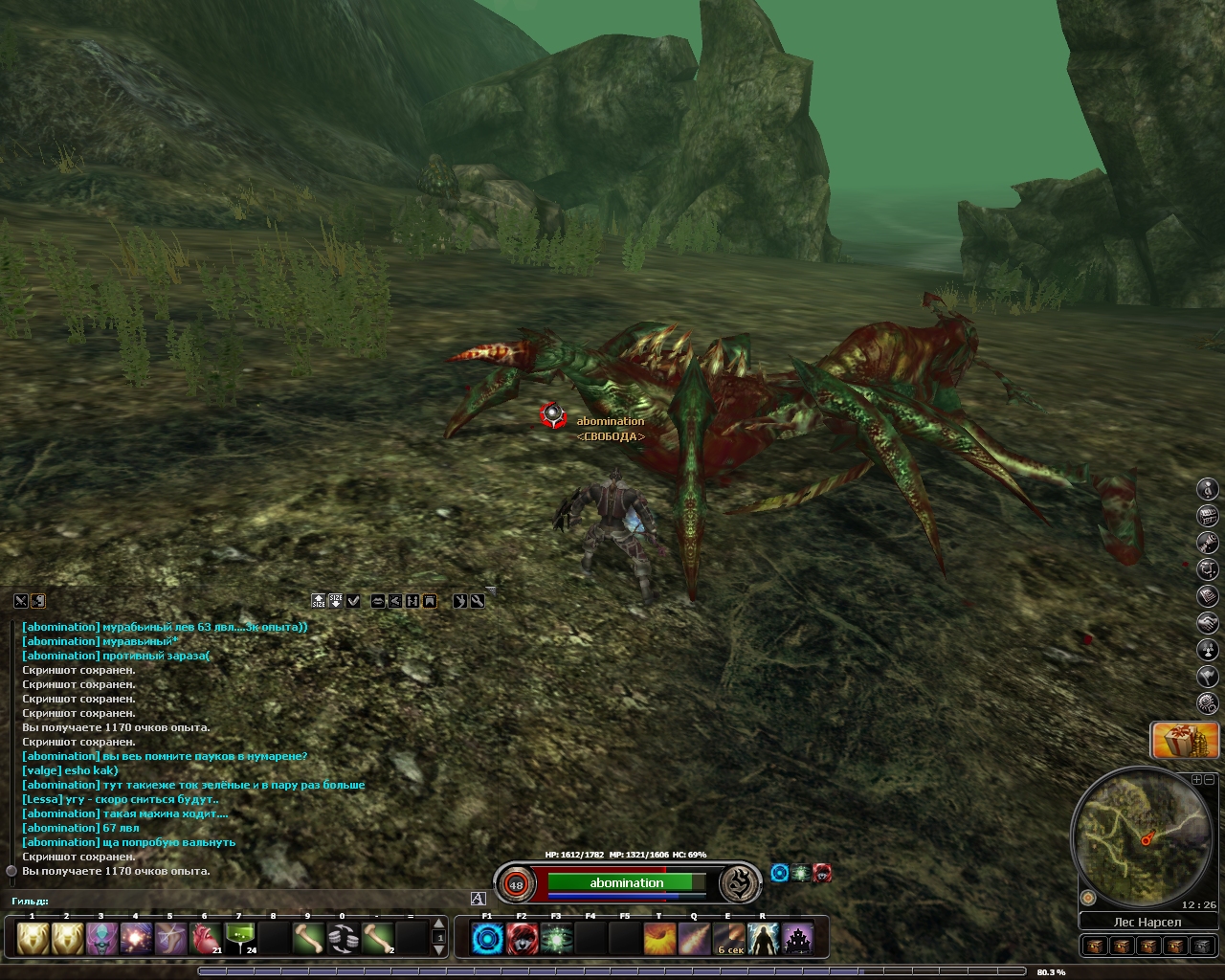Open the gift box shop button
Screen dimensions: 1225x980
pyautogui.click(x=1184, y=741)
